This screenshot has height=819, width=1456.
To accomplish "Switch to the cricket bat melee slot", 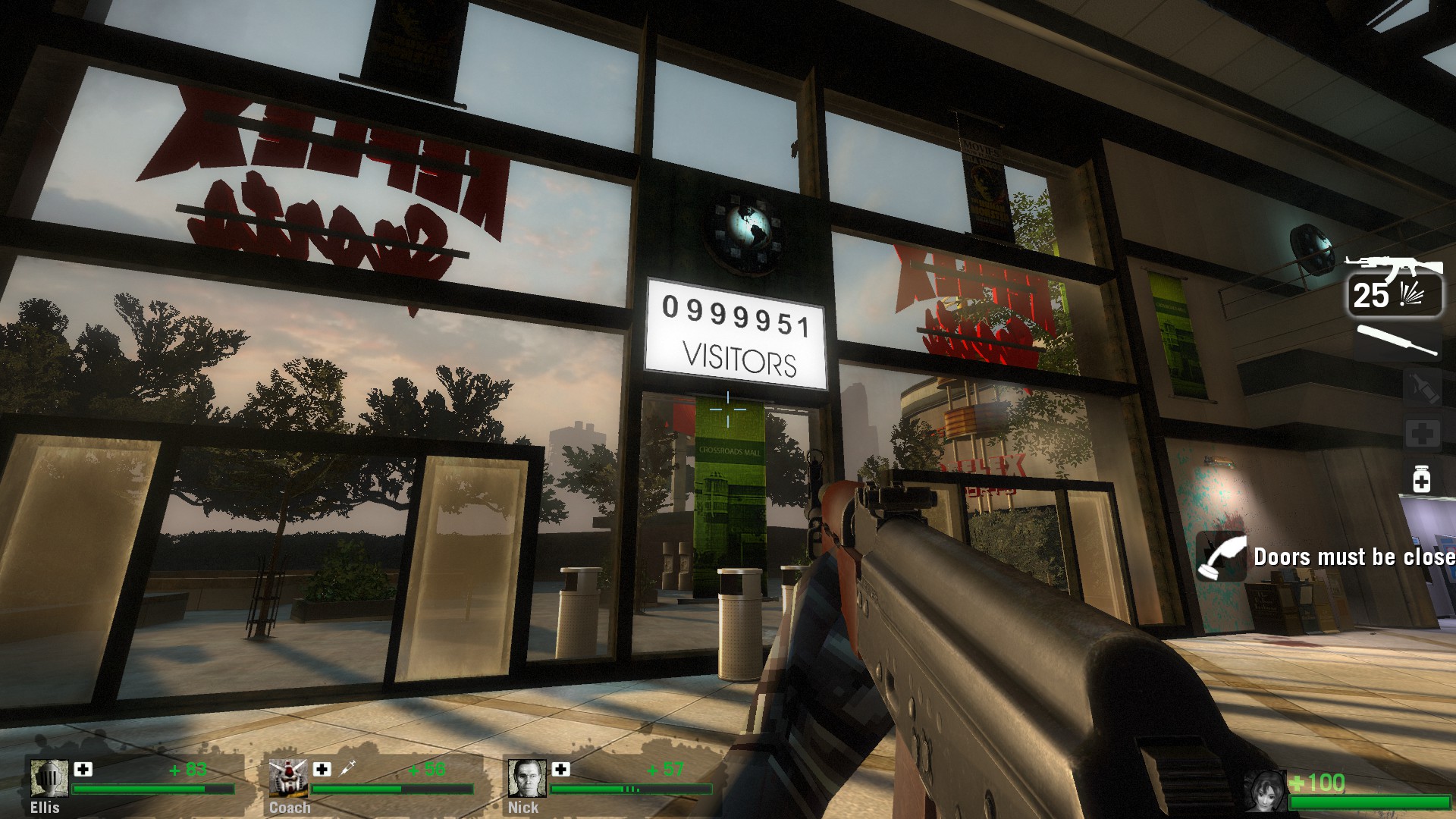I will pos(1397,341).
